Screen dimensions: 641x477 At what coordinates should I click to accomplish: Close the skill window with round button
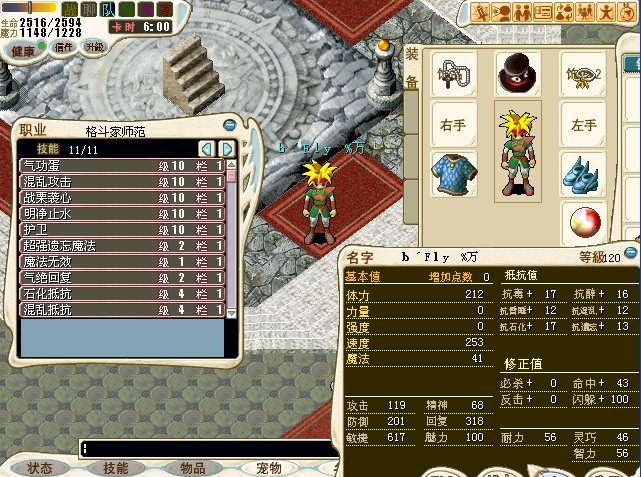pyautogui.click(x=231, y=126)
